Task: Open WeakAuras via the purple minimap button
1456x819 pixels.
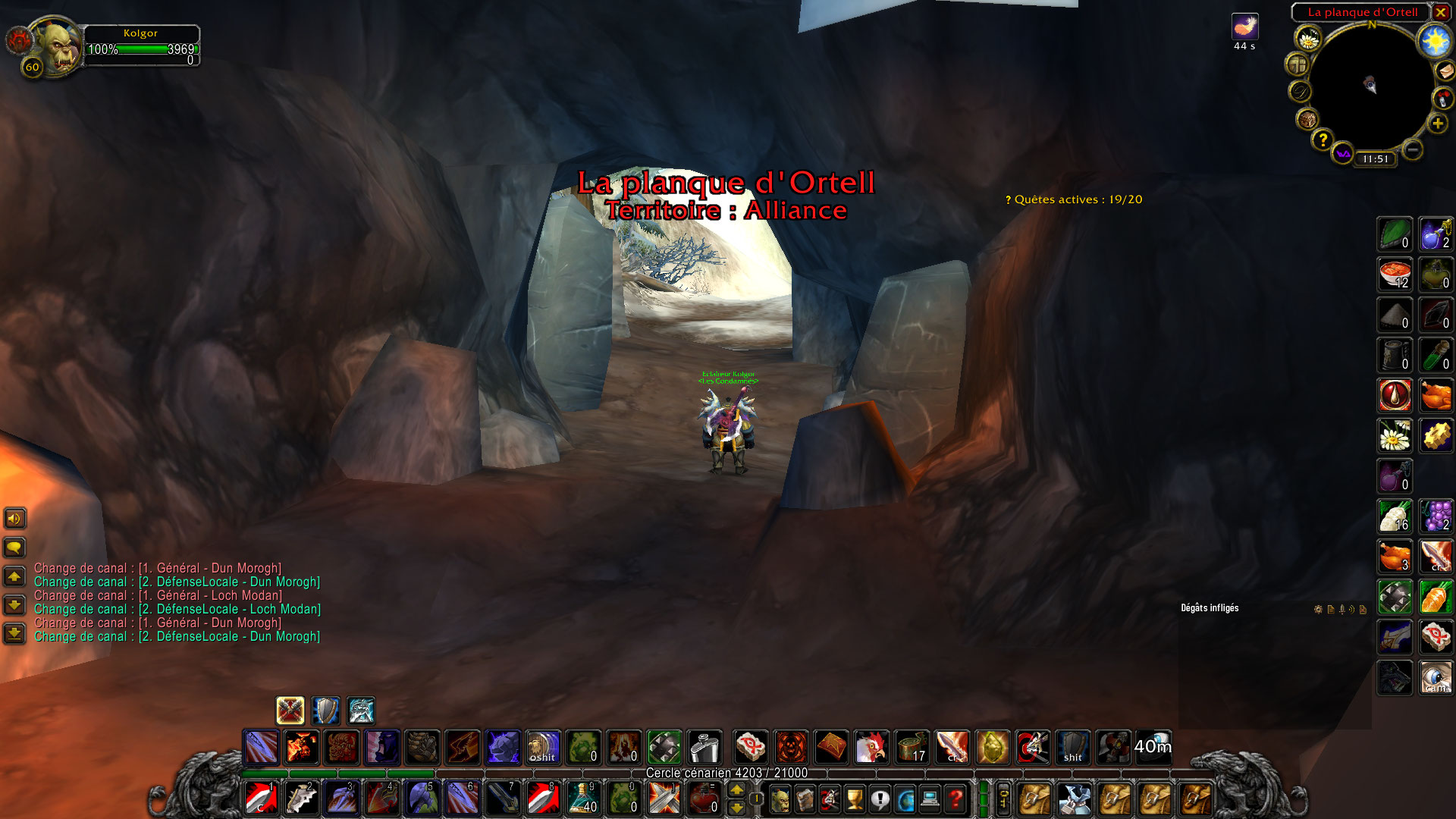Action: tap(1342, 154)
